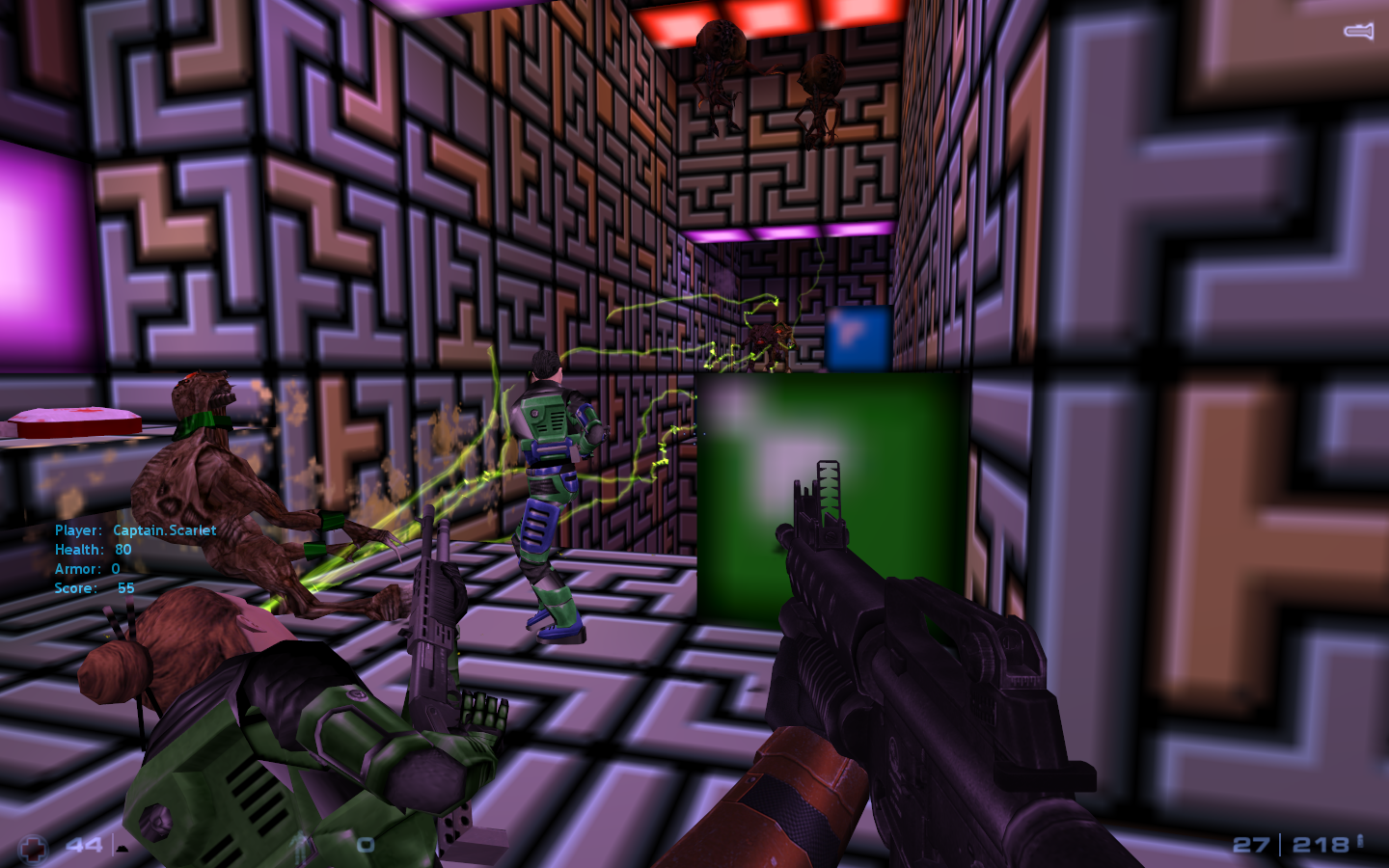This screenshot has width=1389, height=868.
Task: Expand the Health: 80 stat readout
Action: (92, 550)
